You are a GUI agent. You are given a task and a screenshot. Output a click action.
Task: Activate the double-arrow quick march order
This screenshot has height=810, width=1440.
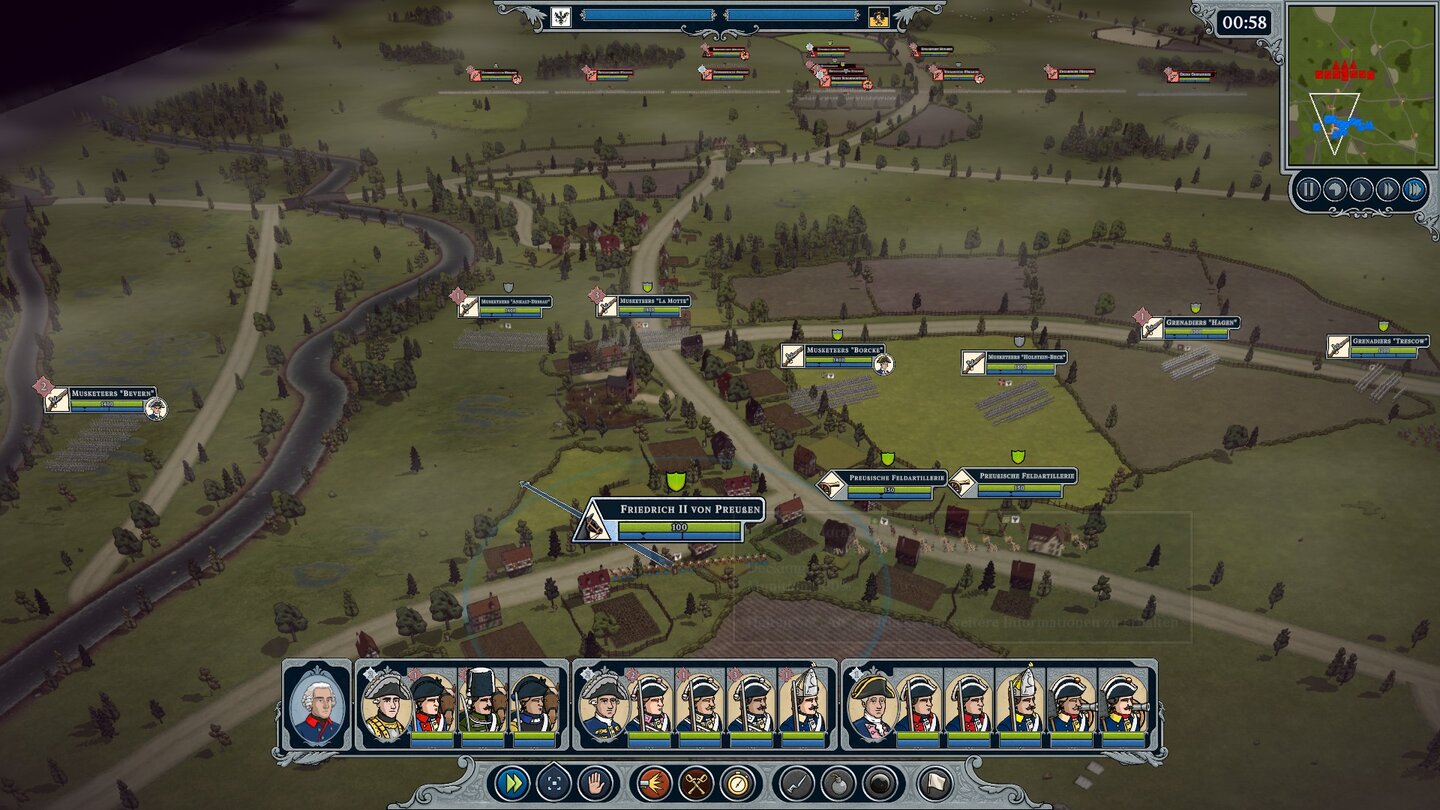pyautogui.click(x=512, y=783)
